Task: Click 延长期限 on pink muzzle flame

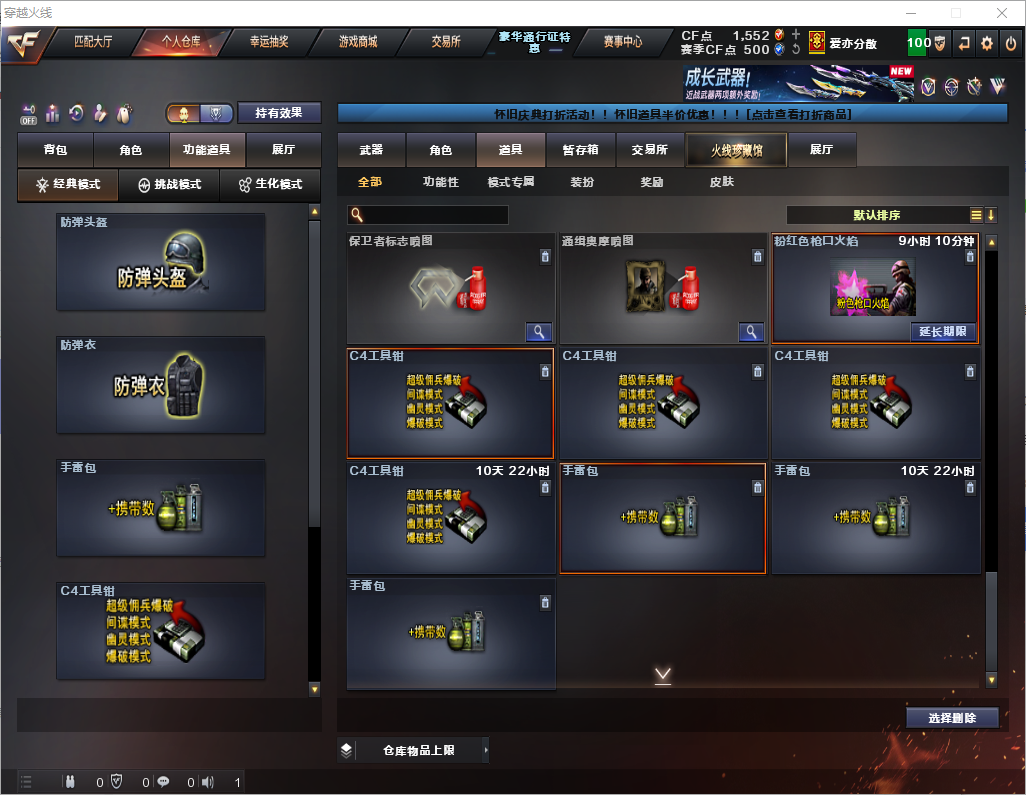Action: point(943,332)
